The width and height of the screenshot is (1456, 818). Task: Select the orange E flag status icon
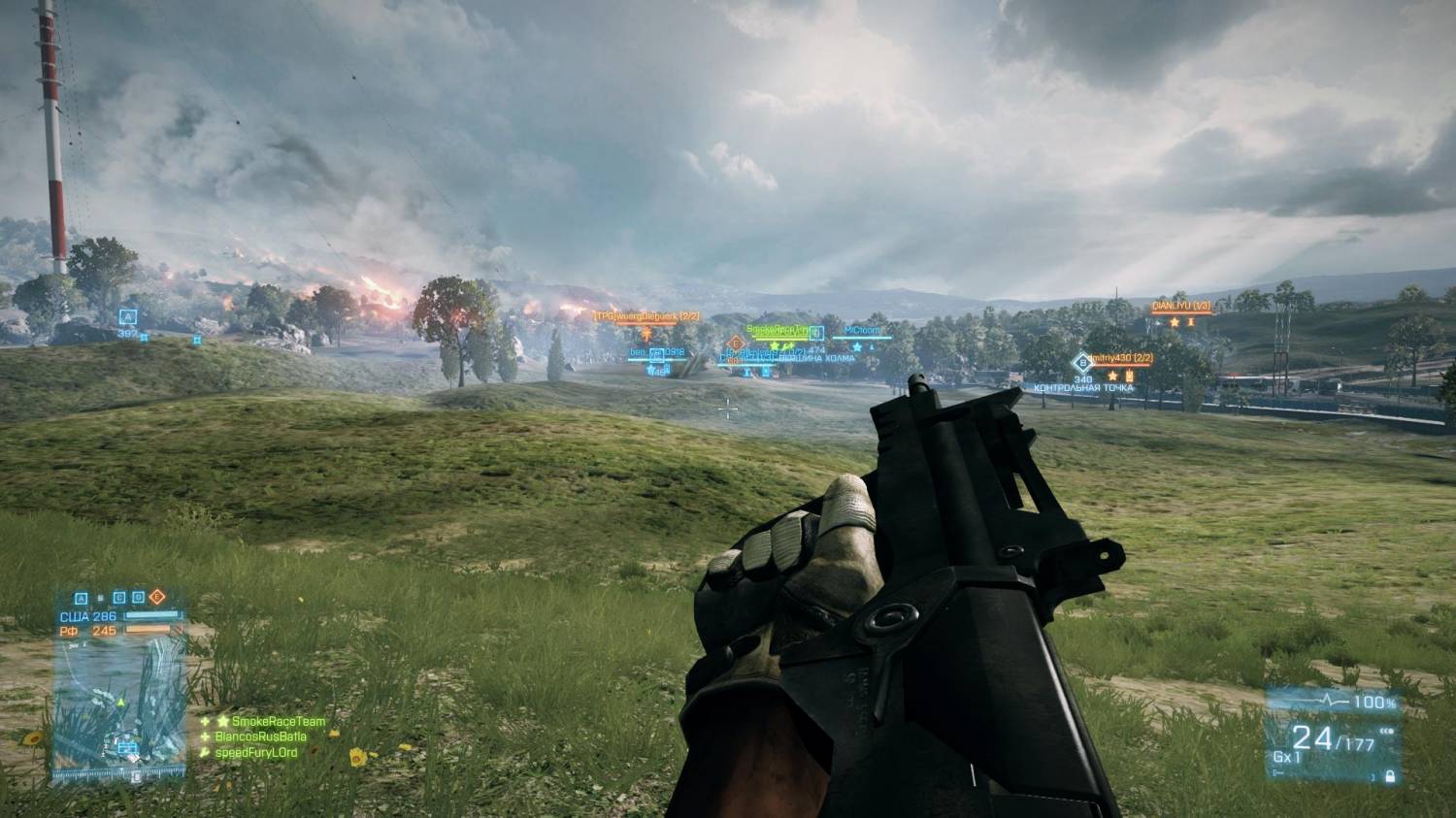tap(158, 597)
